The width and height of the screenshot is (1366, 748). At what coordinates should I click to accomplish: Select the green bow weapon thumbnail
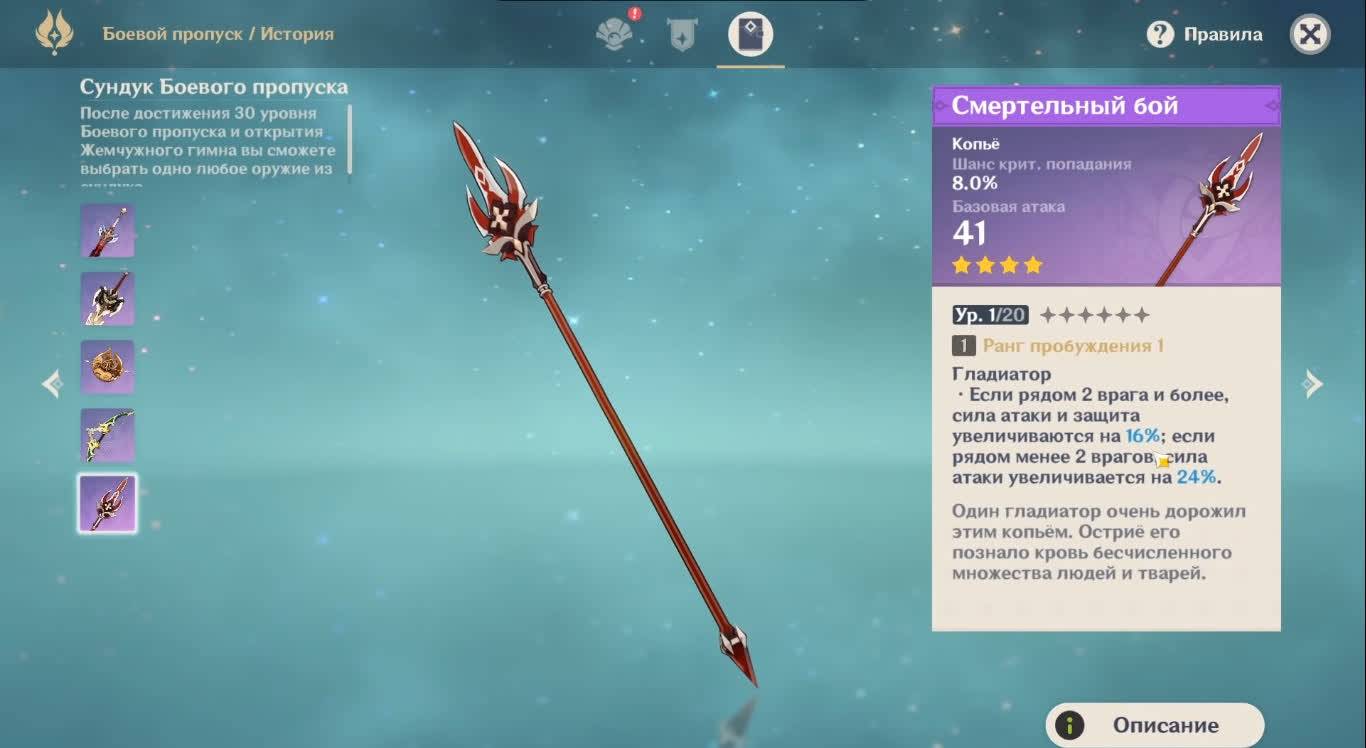point(108,435)
